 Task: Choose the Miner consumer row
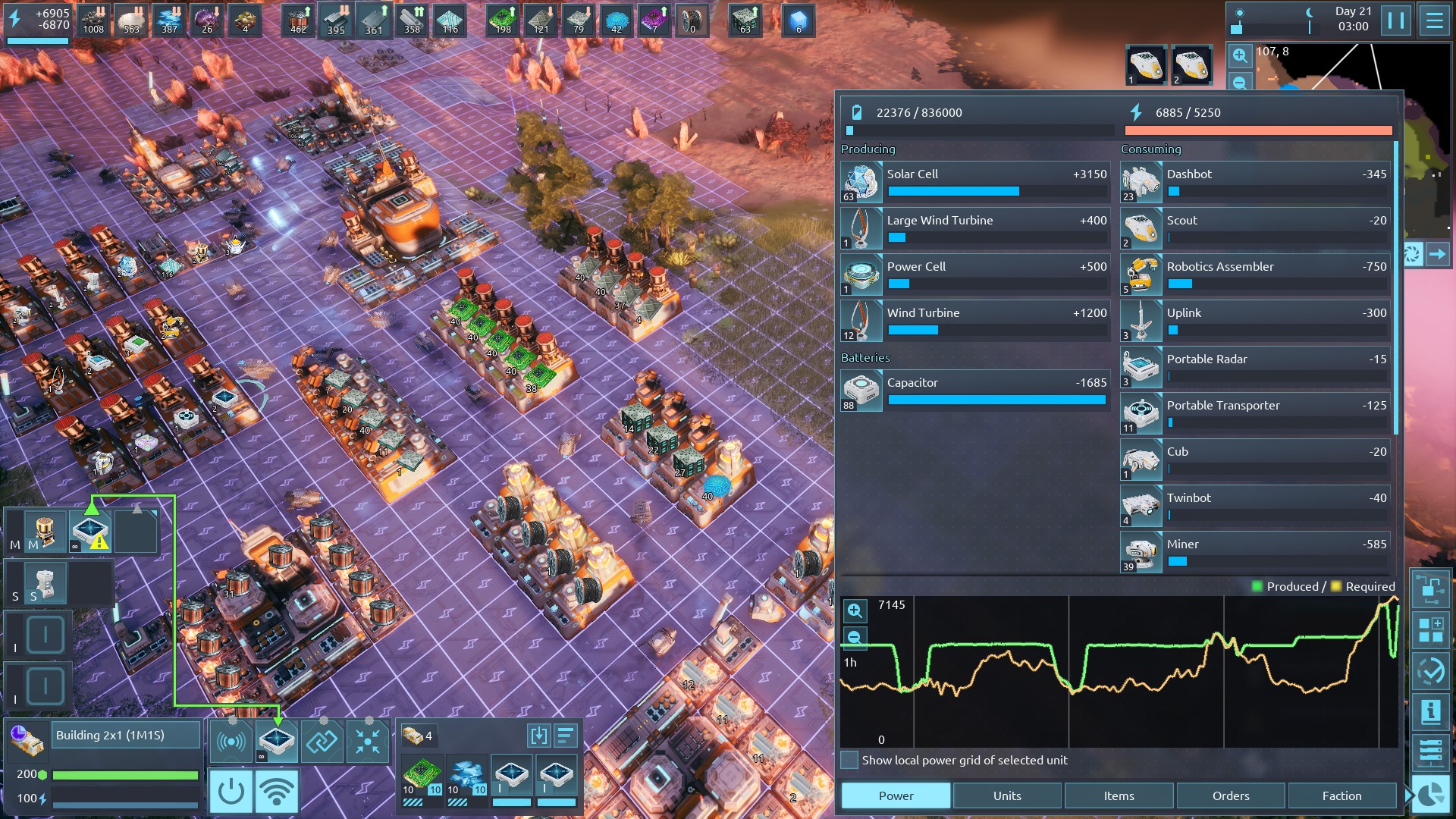(x=1255, y=553)
